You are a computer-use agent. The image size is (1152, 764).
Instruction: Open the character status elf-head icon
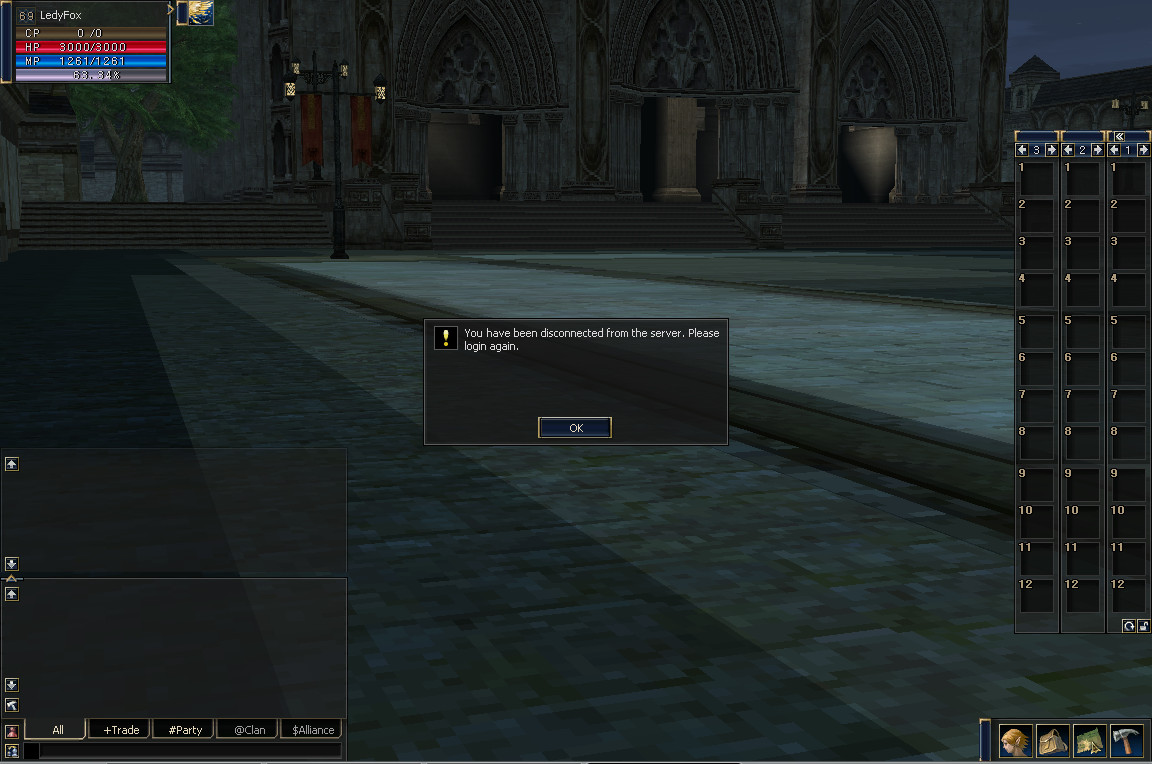coord(1015,741)
